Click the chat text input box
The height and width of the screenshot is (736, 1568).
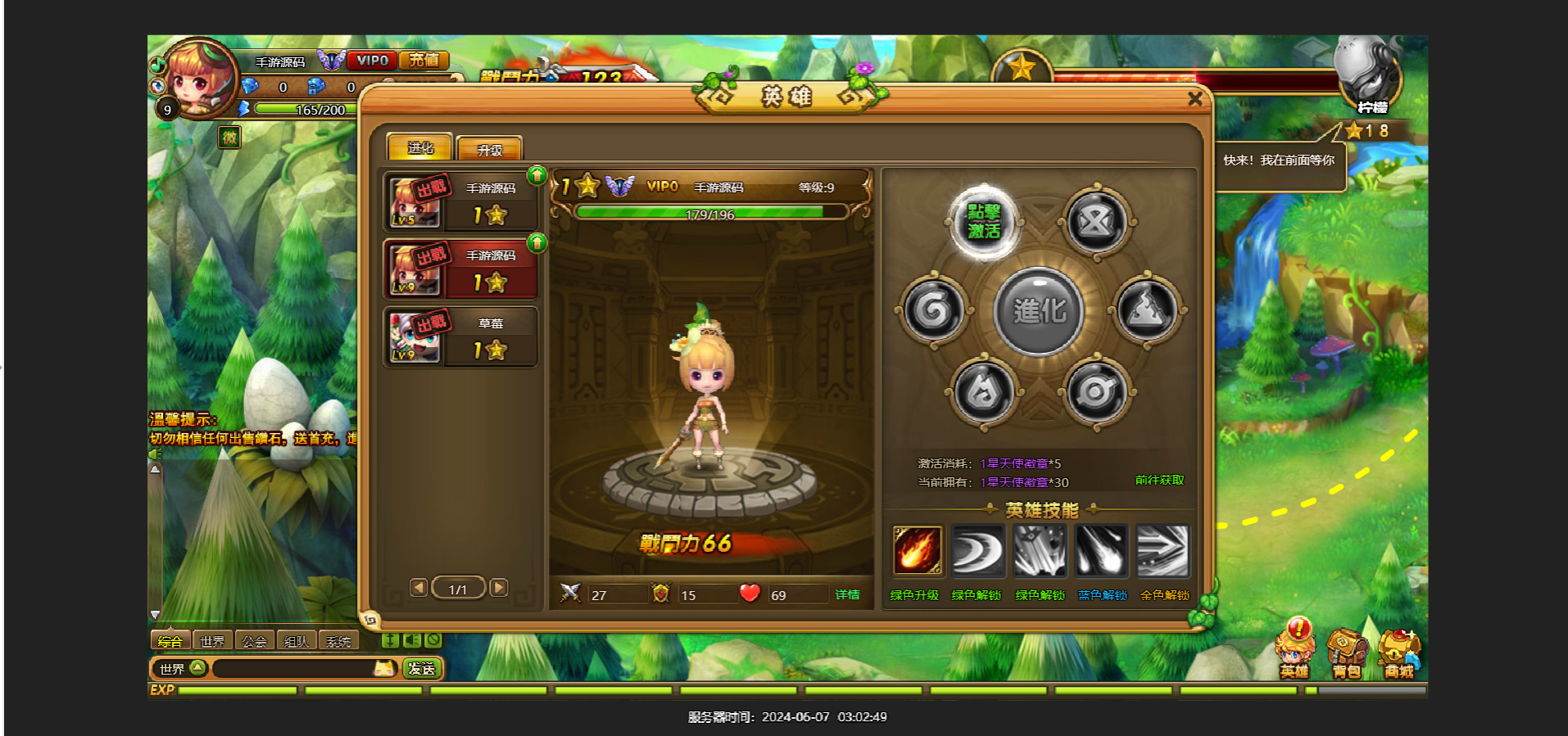295,669
